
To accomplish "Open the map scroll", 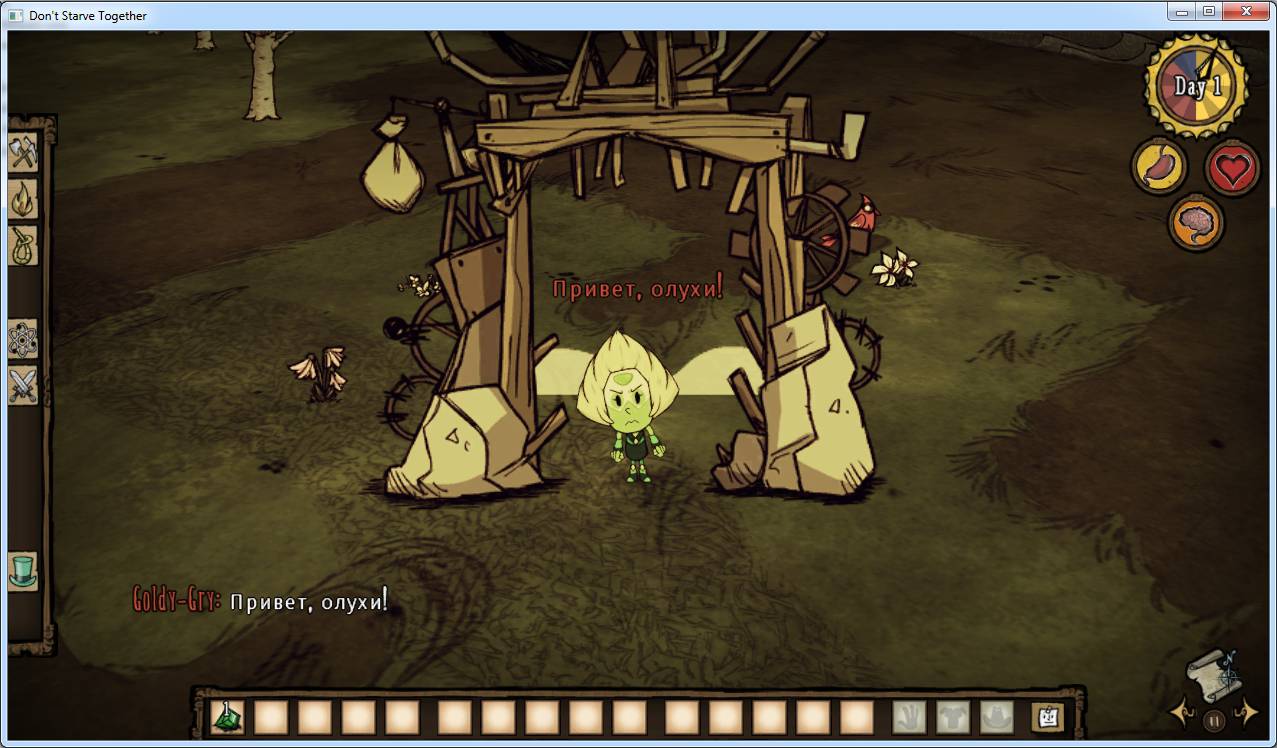I will [x=1213, y=672].
